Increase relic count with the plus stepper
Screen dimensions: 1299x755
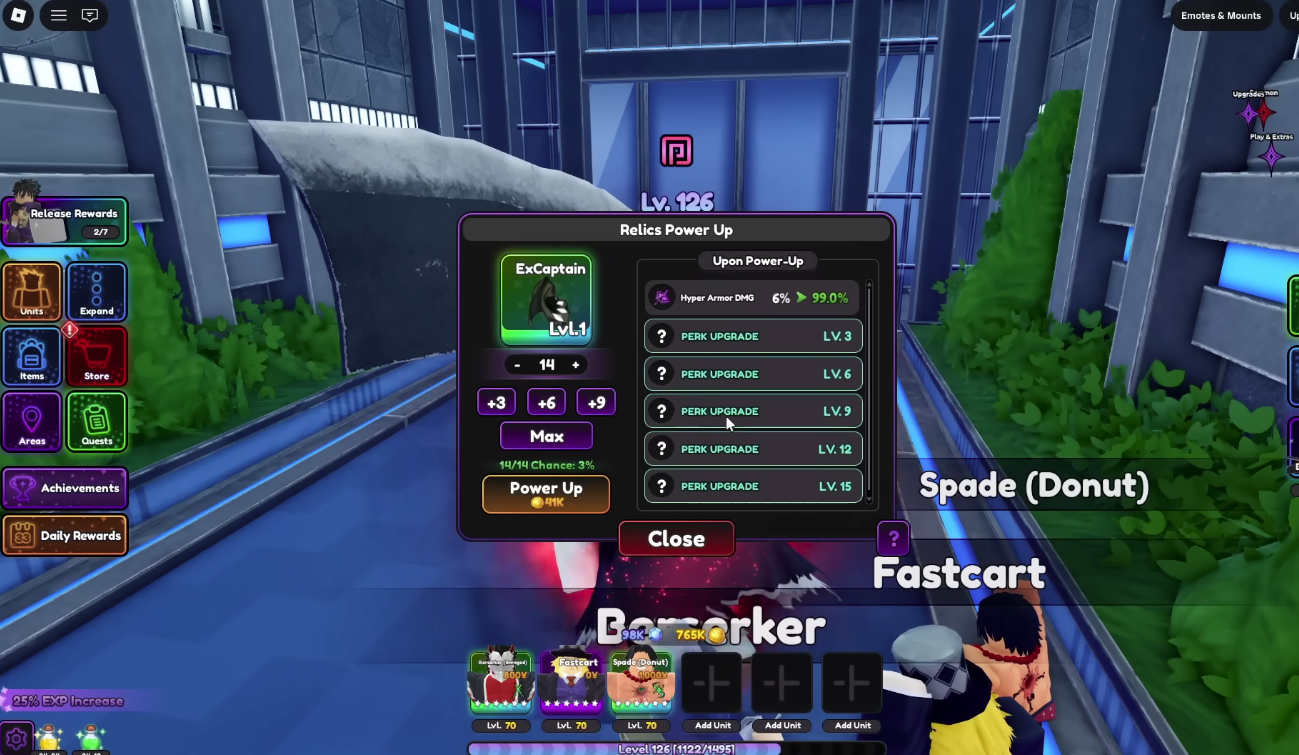(577, 364)
